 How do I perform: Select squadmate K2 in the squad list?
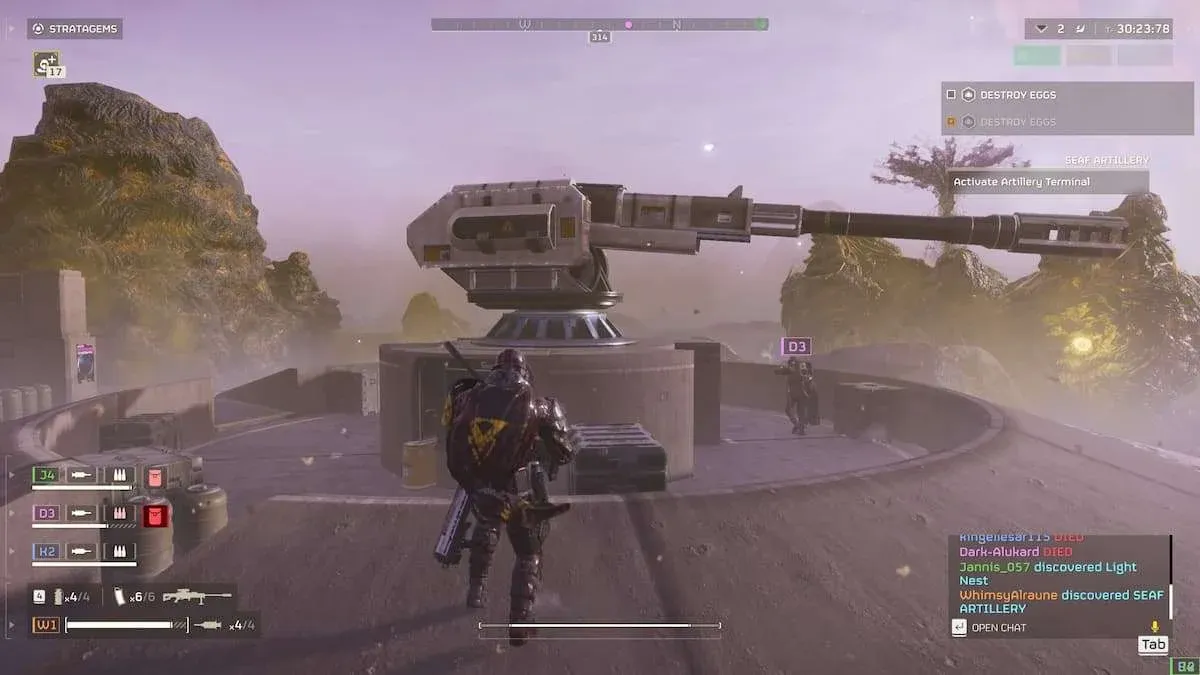pyautogui.click(x=46, y=551)
